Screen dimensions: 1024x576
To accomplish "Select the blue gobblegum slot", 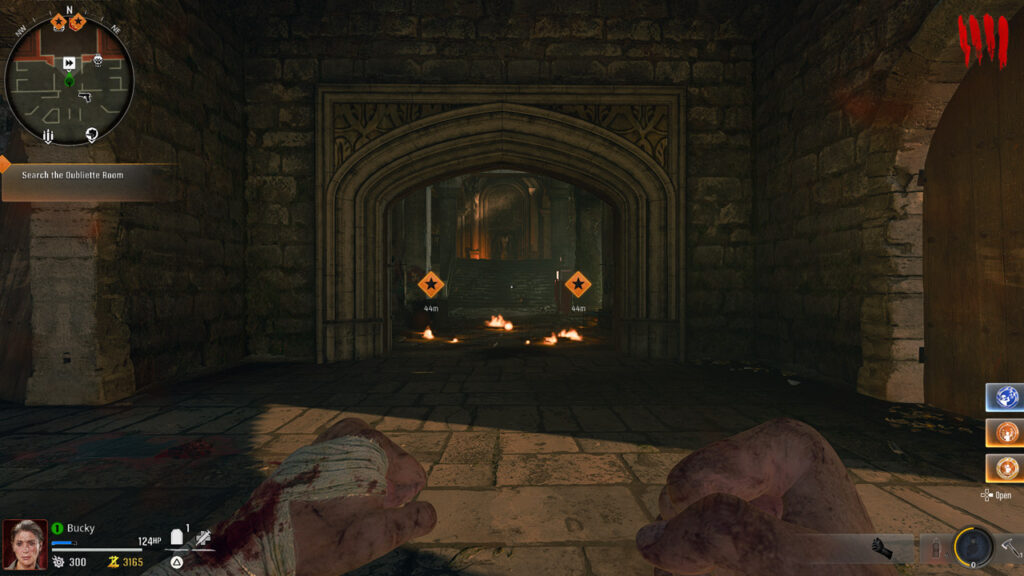I will [1002, 397].
